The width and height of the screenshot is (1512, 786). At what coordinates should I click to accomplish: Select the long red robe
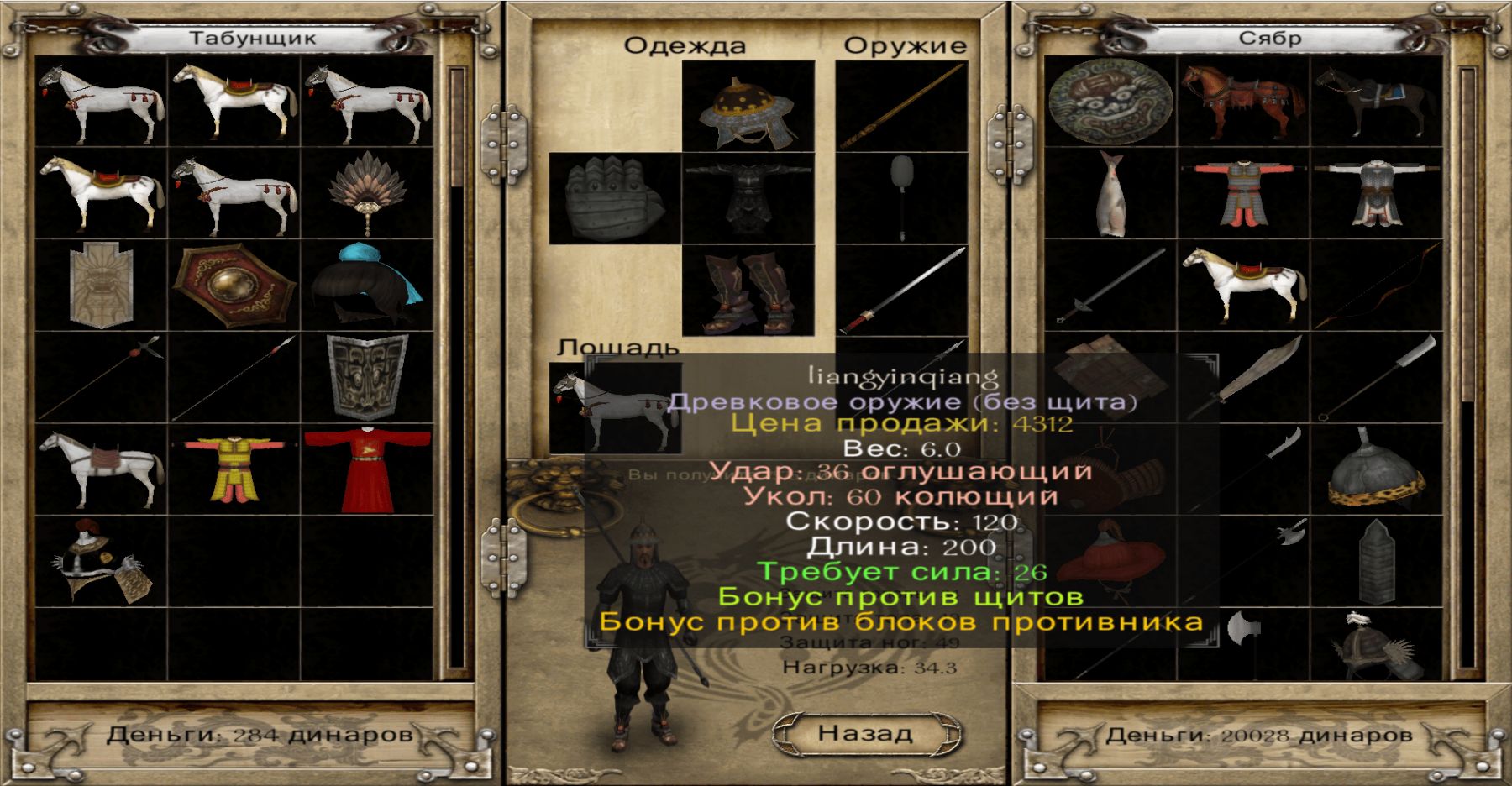click(368, 469)
